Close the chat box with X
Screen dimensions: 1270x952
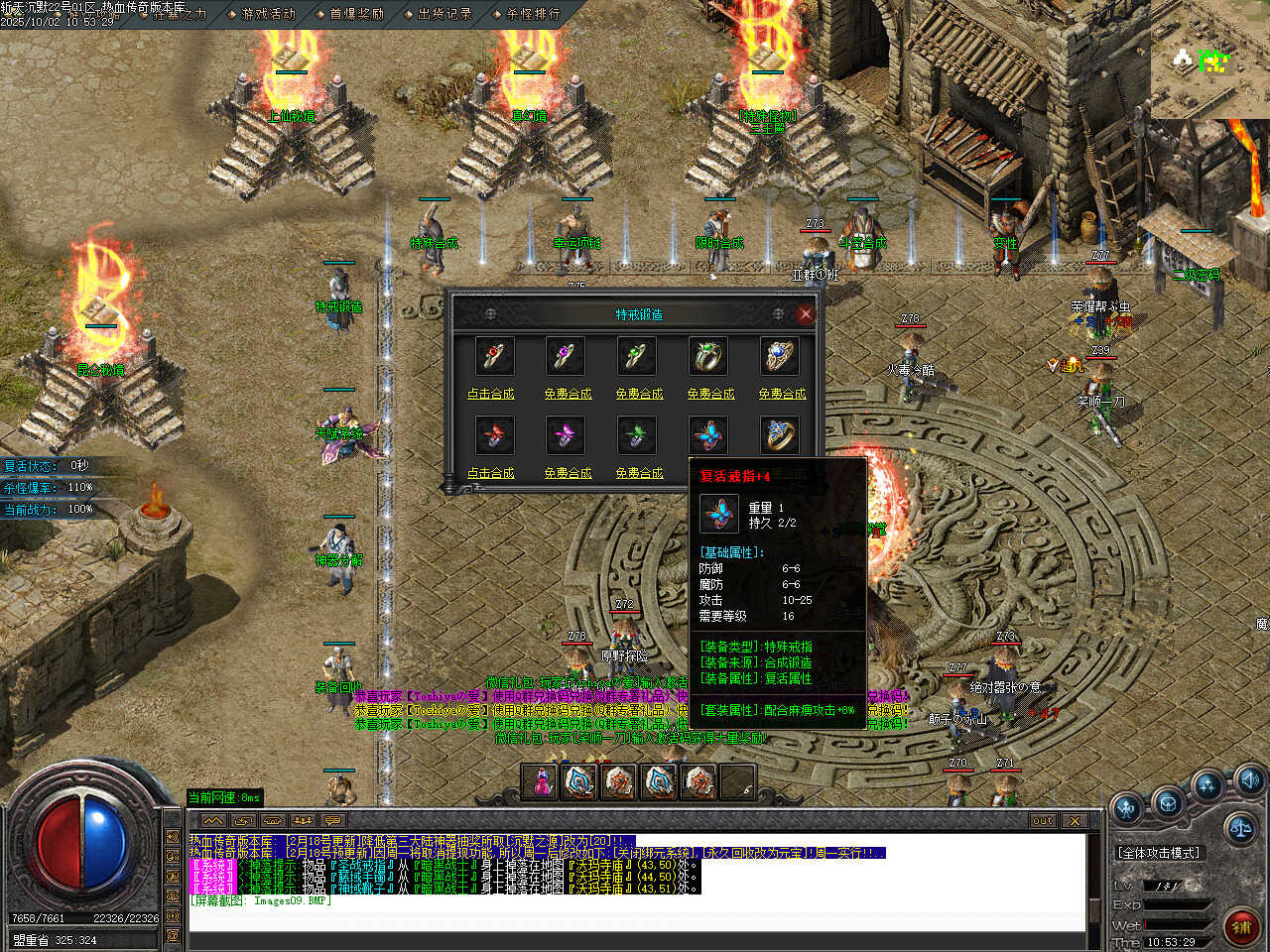(x=1075, y=821)
